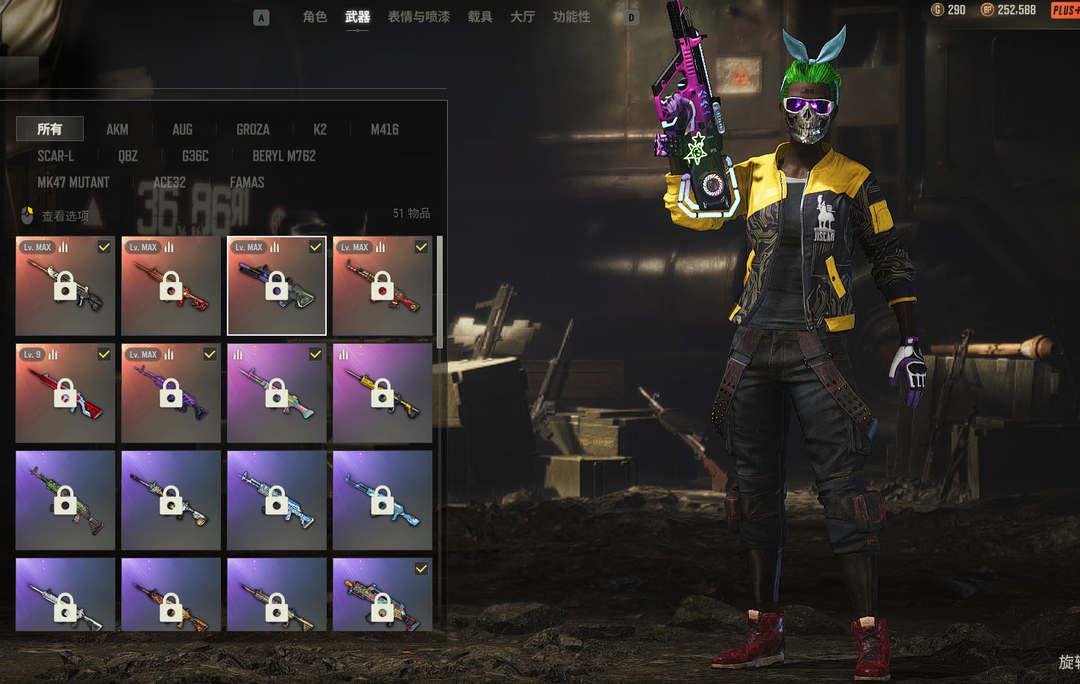Show ACE32 weapon skins
Screen dimensions: 1080x684
169,183
